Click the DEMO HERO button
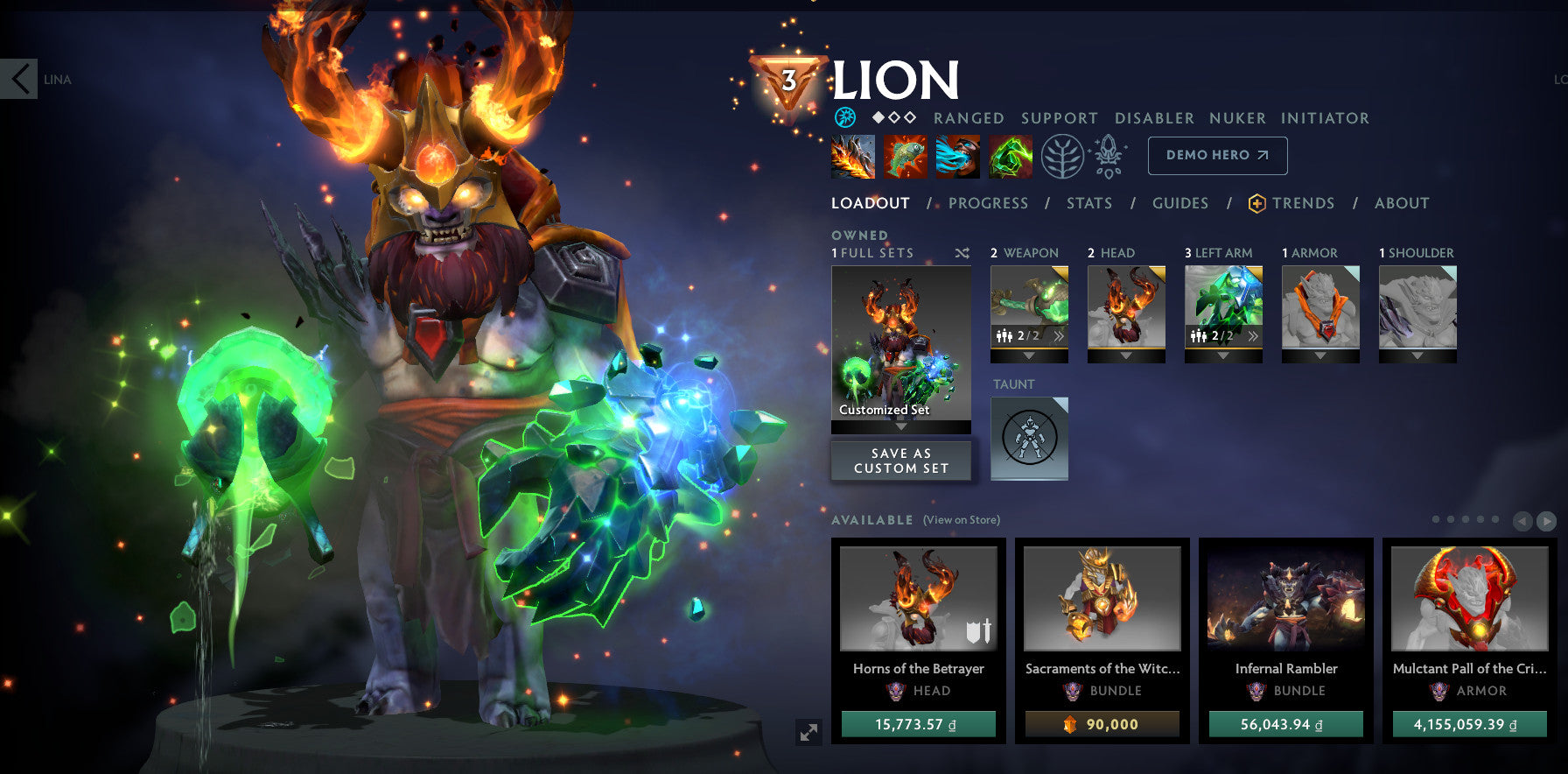Image resolution: width=1568 pixels, height=774 pixels. point(1217,155)
